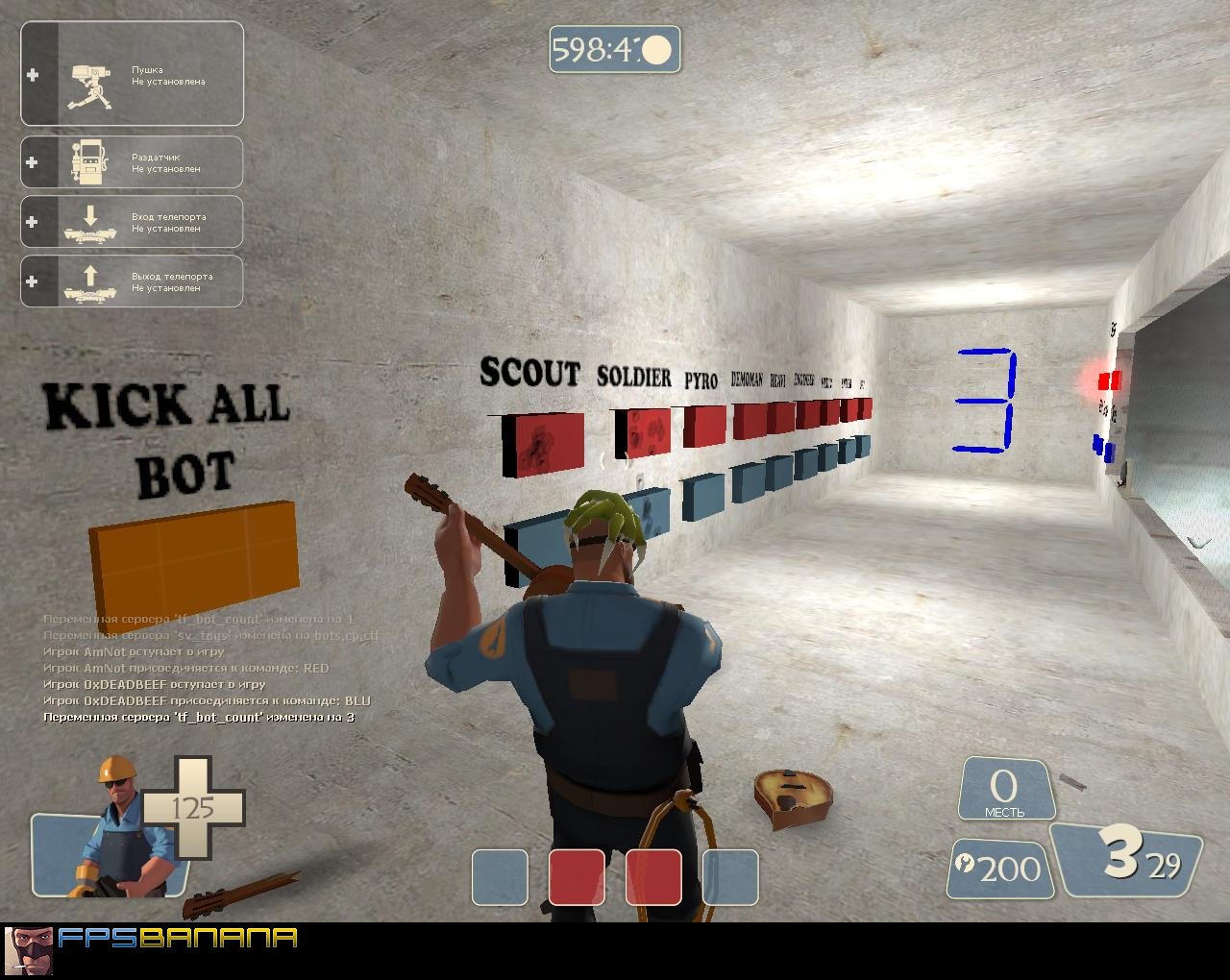The image size is (1230, 980).
Task: Click the plus next to Выход телепорта panel
Action: click(33, 281)
